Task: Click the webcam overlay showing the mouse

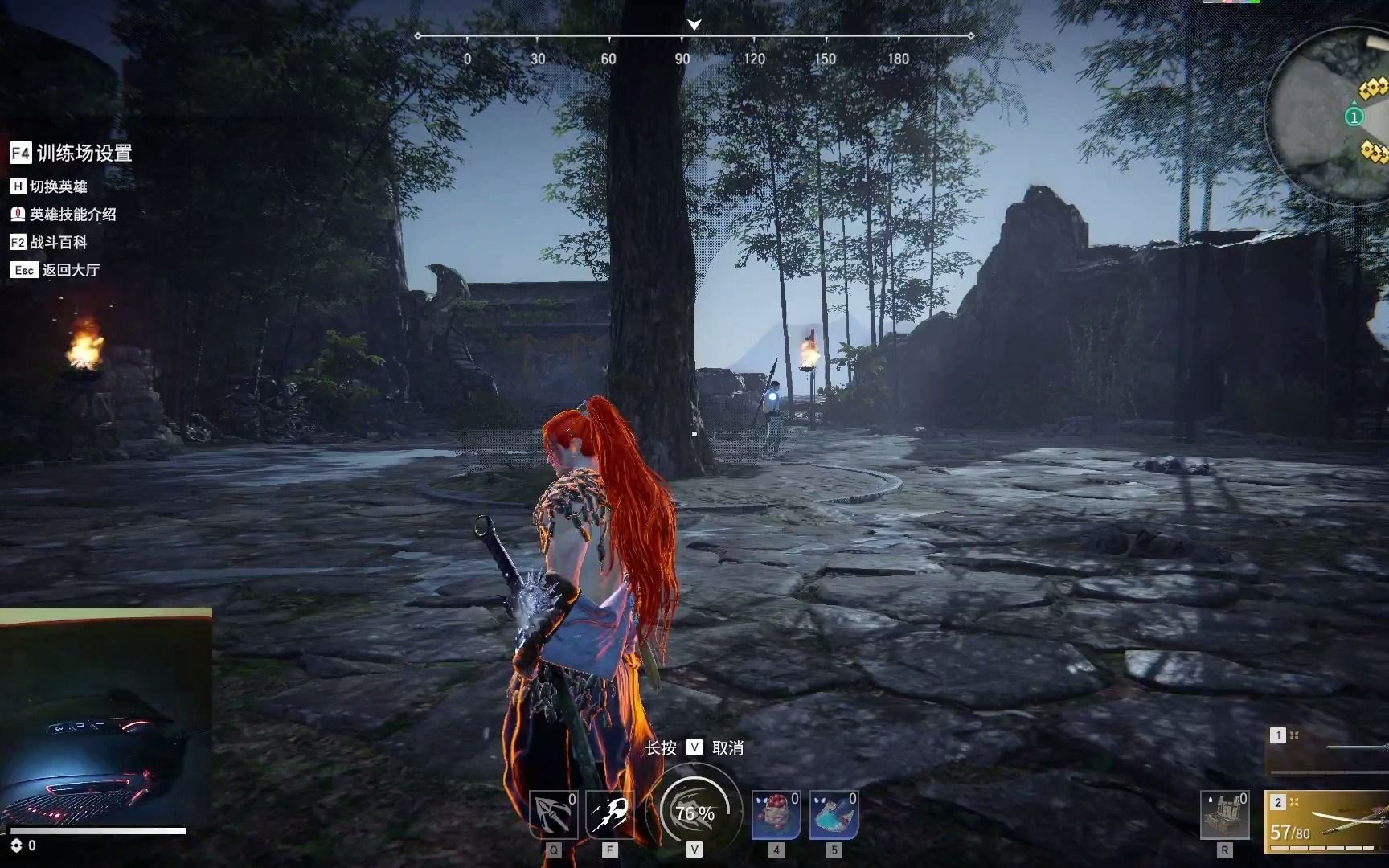Action: (x=105, y=717)
